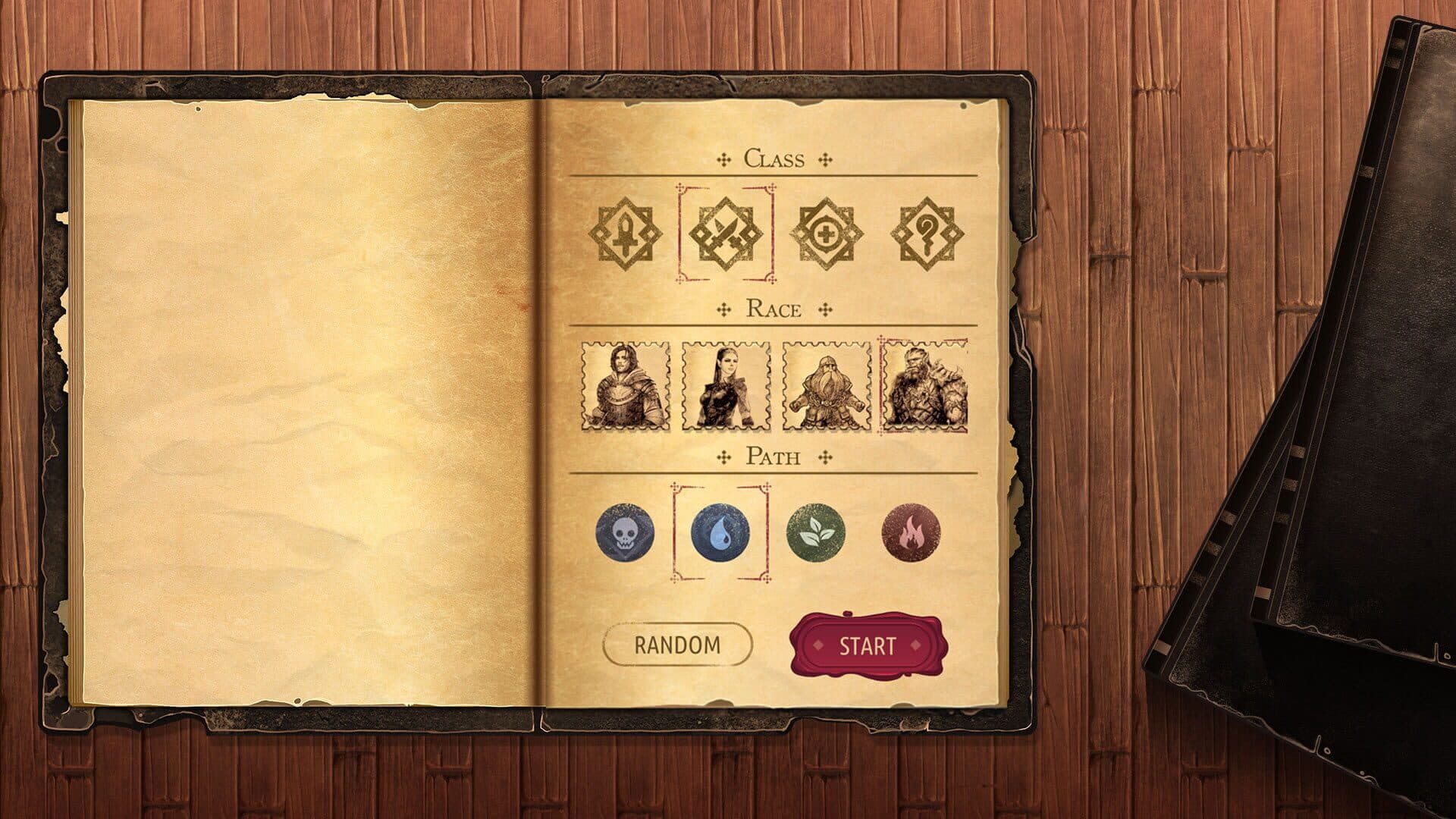Select the elf woman race portrait

(726, 387)
